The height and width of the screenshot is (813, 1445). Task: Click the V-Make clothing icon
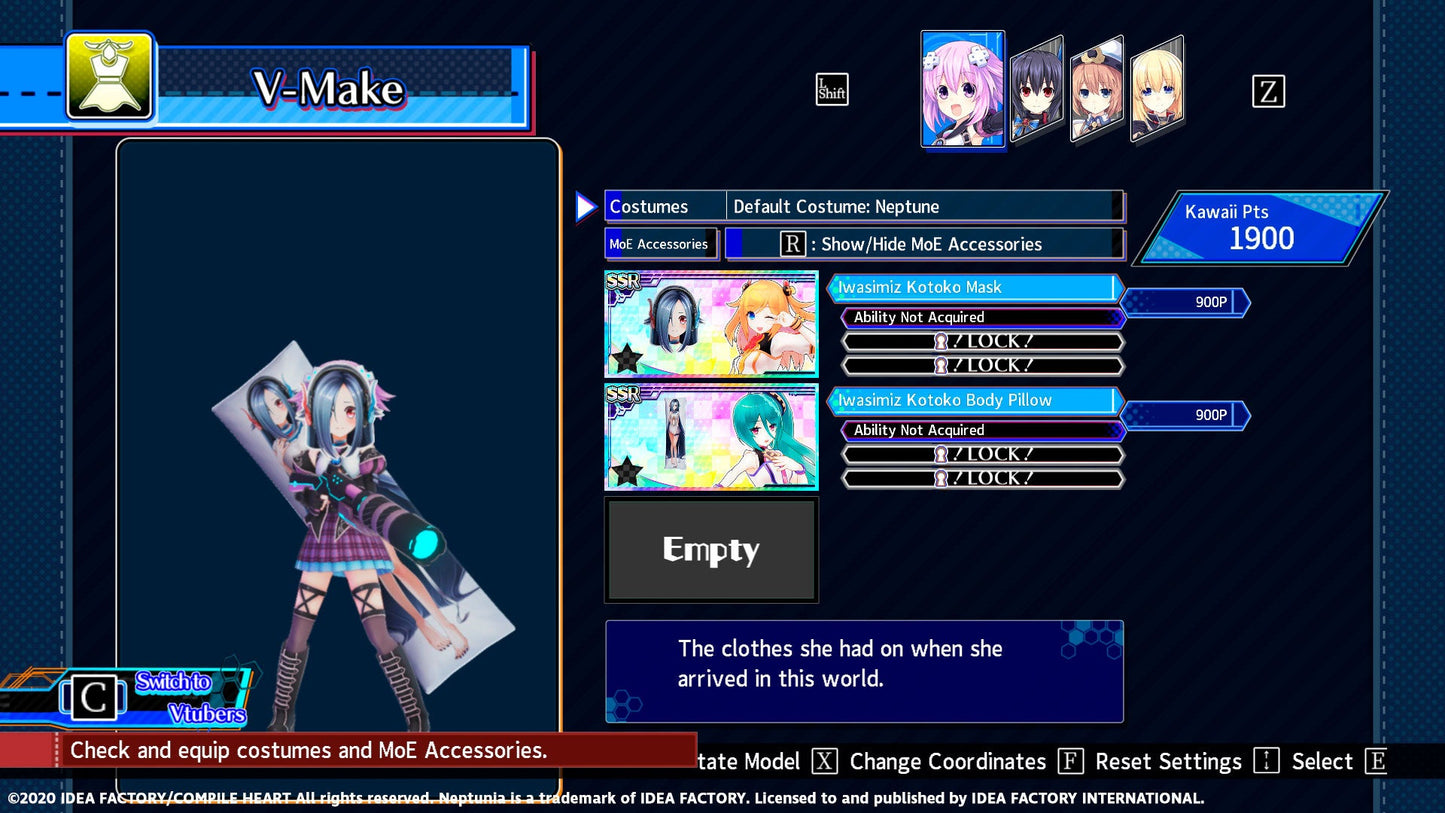point(110,77)
